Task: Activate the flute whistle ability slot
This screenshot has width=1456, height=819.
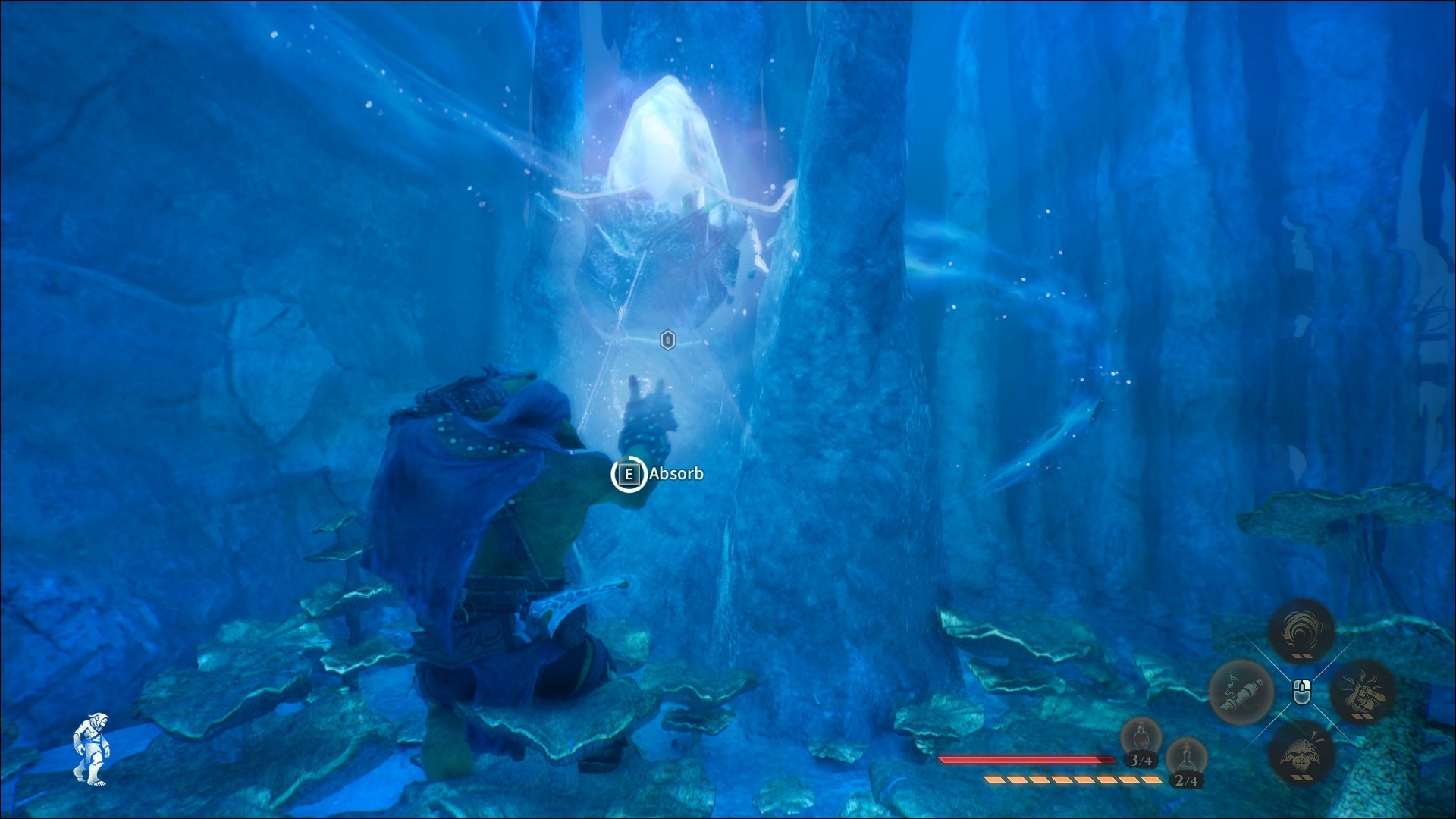Action: click(x=1241, y=692)
